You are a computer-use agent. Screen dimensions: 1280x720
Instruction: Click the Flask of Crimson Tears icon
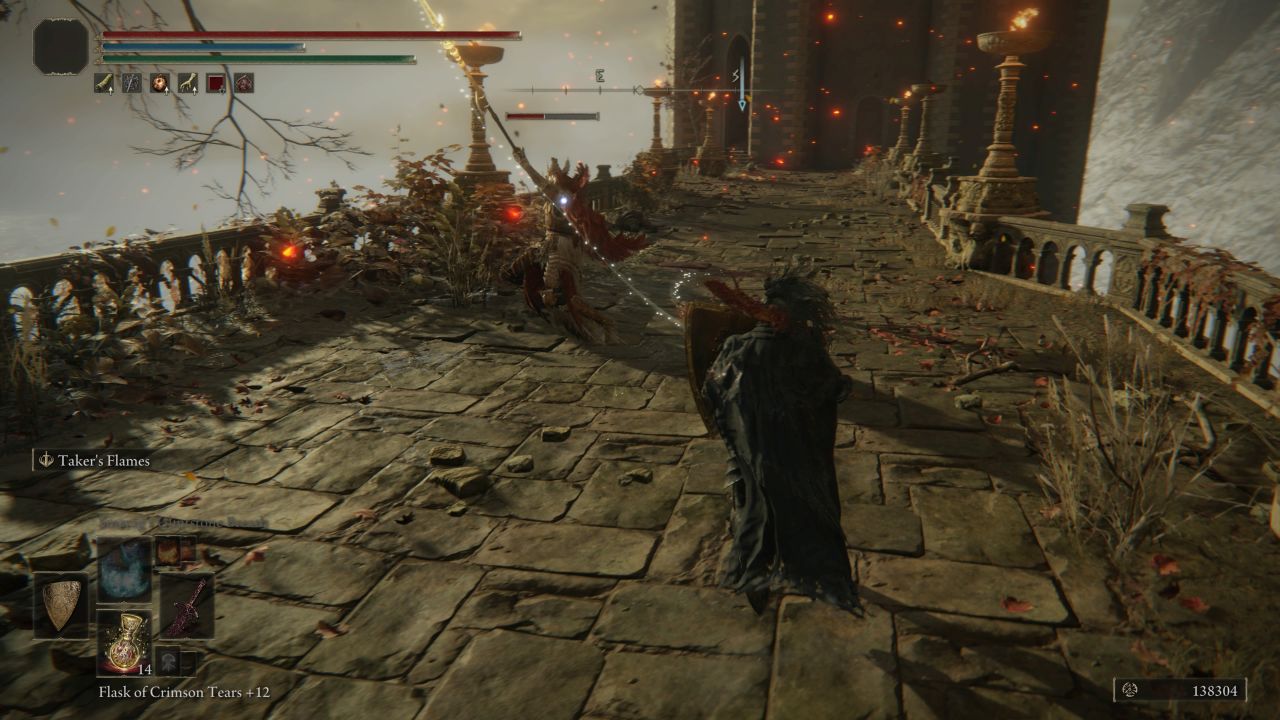pyautogui.click(x=125, y=642)
